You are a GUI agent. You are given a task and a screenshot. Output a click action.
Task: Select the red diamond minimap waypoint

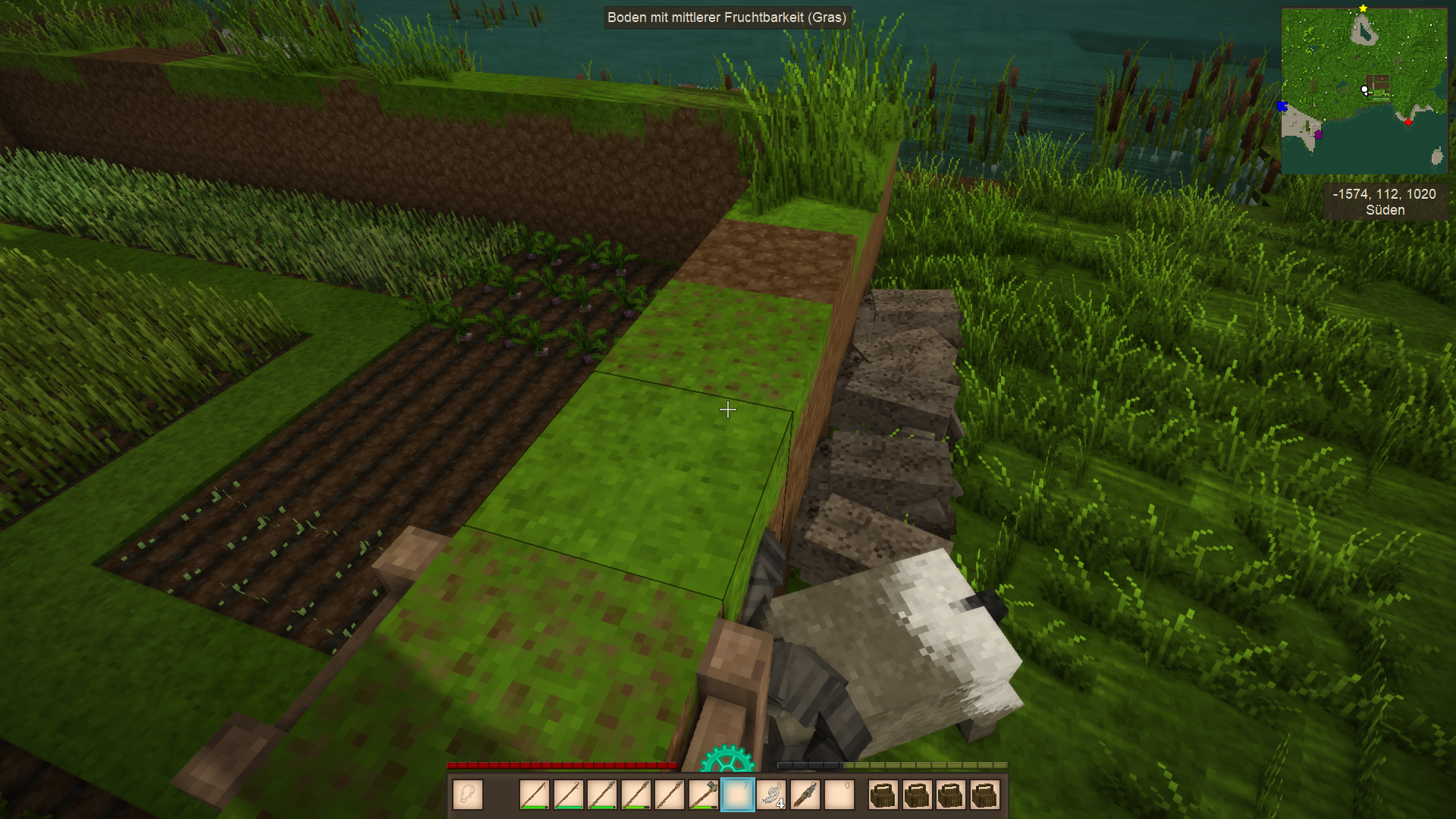(1408, 122)
